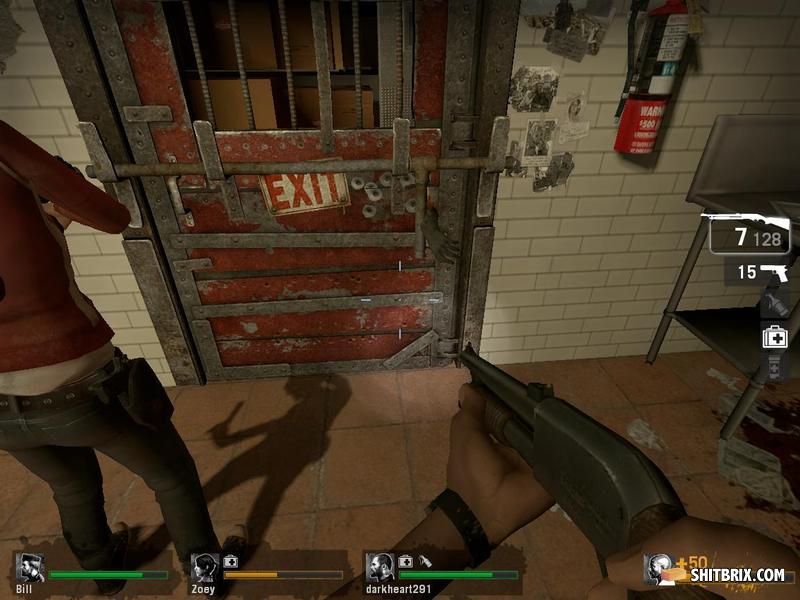The height and width of the screenshot is (600, 800).
Task: Click darkheart291's teammate portrait
Action: [379, 568]
